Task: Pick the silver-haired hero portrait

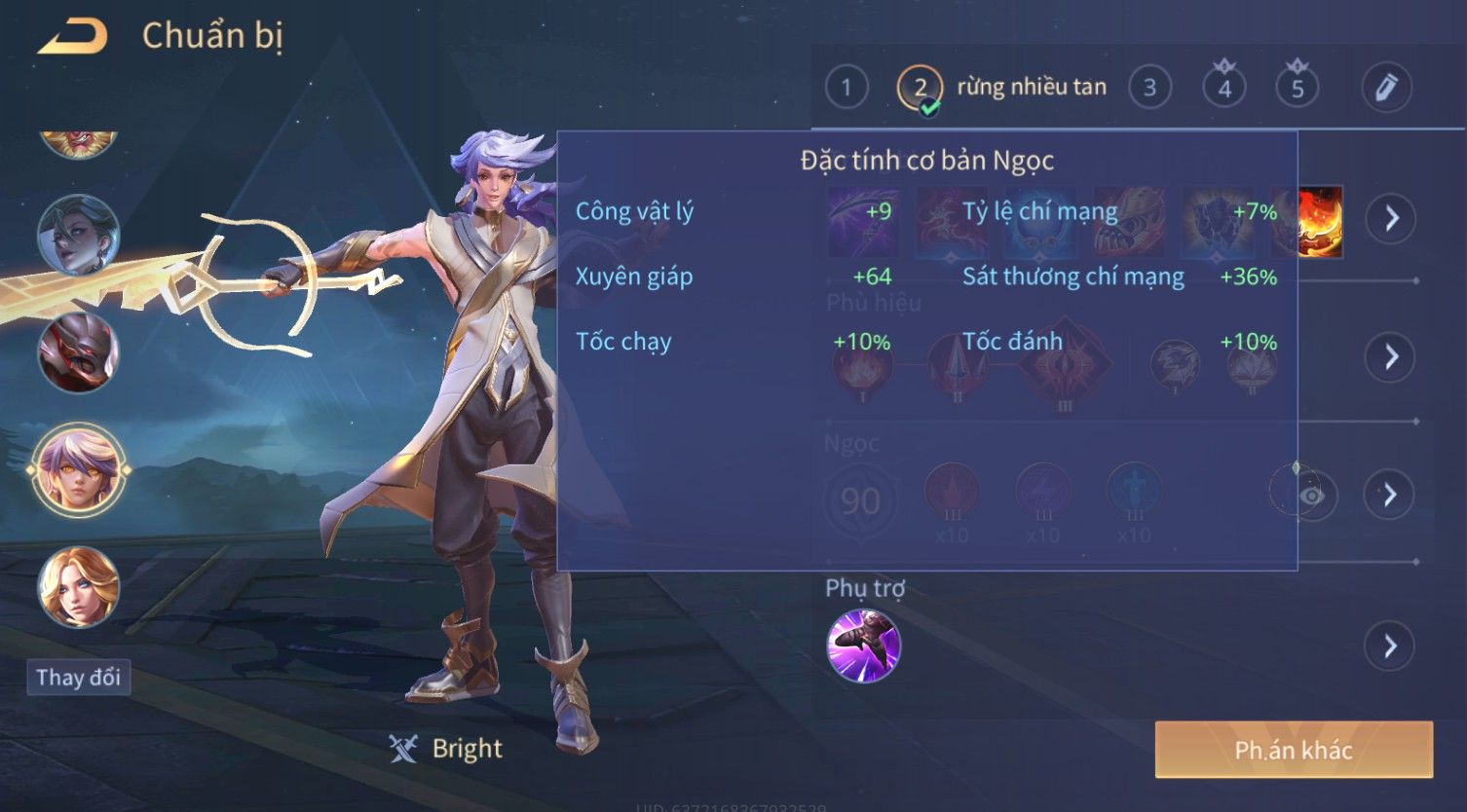Action: 78,235
